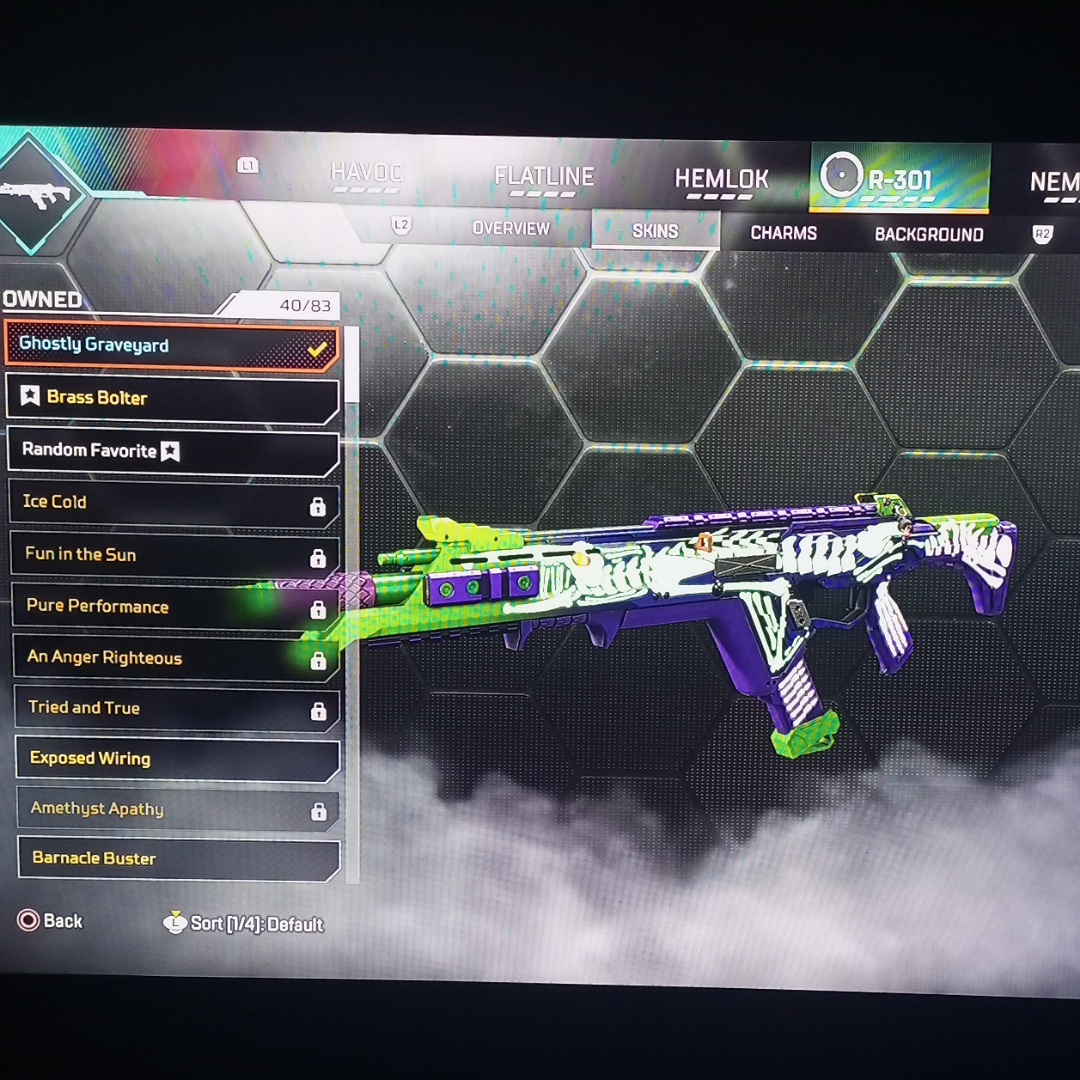
Task: Open the Overview sub-tab
Action: tap(511, 229)
